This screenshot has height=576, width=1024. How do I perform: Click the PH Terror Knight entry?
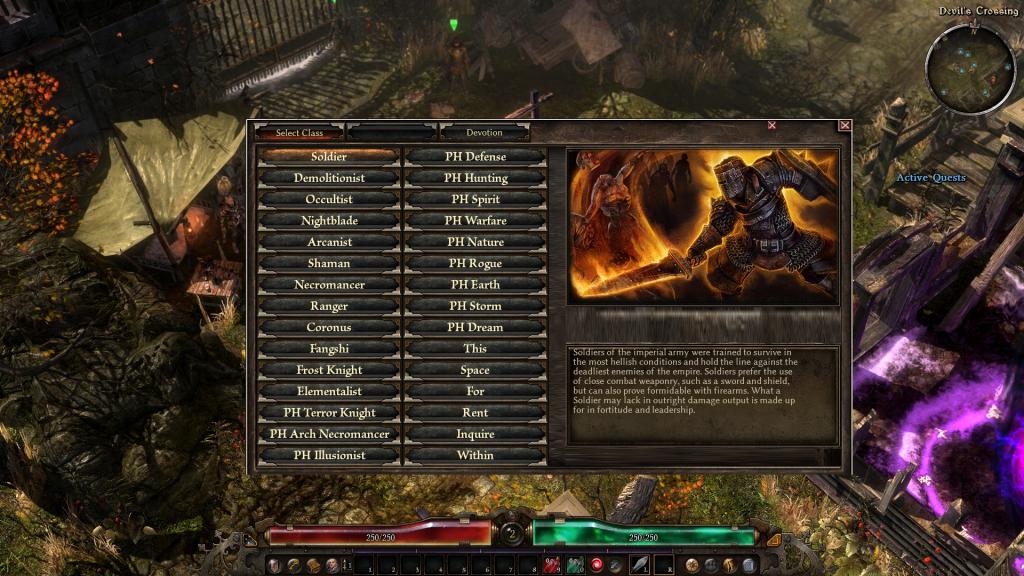point(329,413)
